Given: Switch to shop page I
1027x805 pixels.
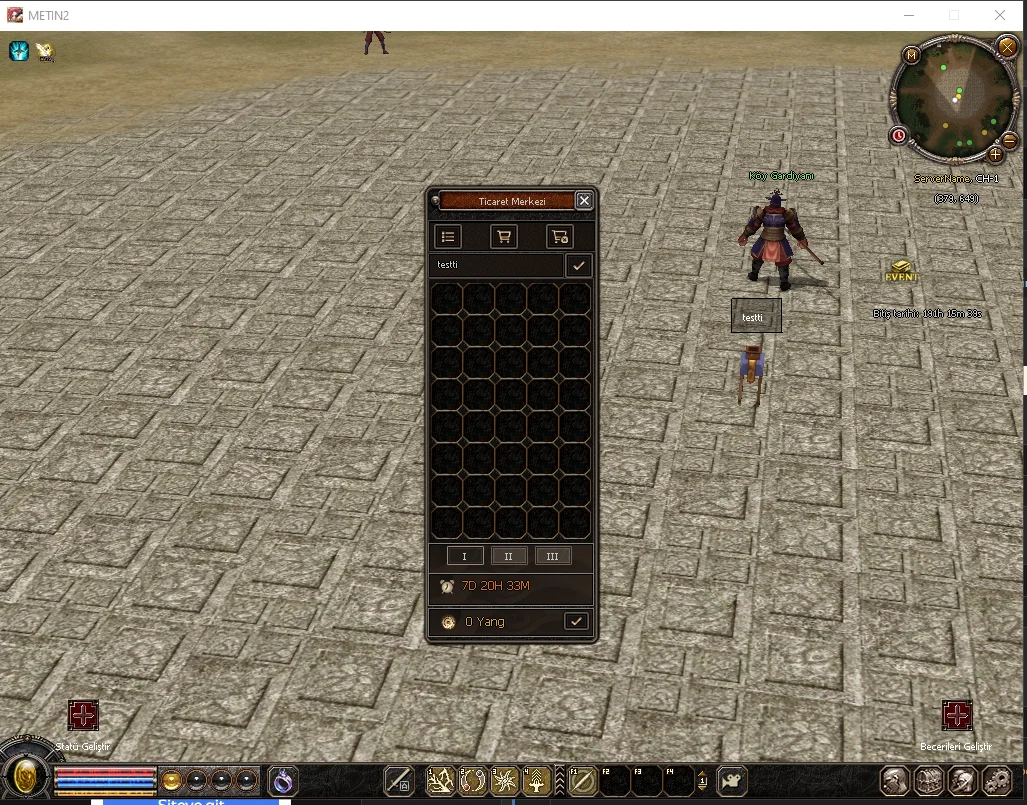Looking at the screenshot, I should pyautogui.click(x=465, y=556).
